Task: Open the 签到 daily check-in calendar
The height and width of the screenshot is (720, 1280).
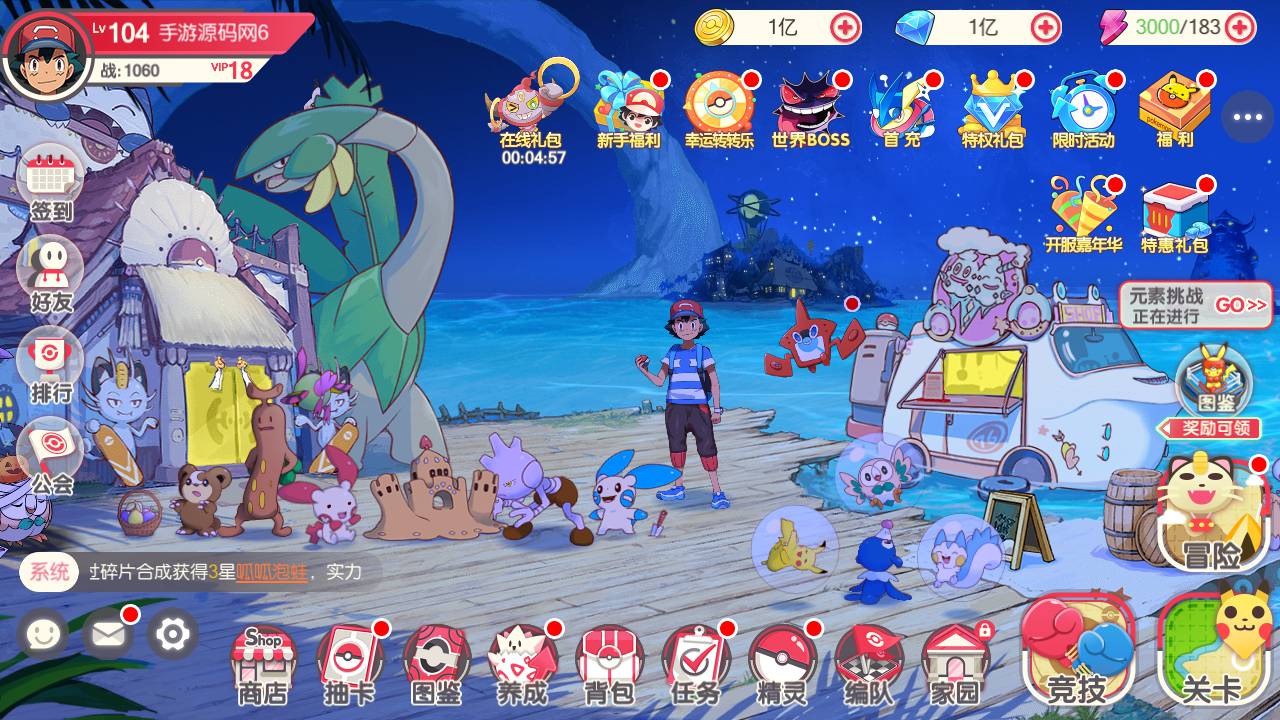Action: pyautogui.click(x=51, y=185)
